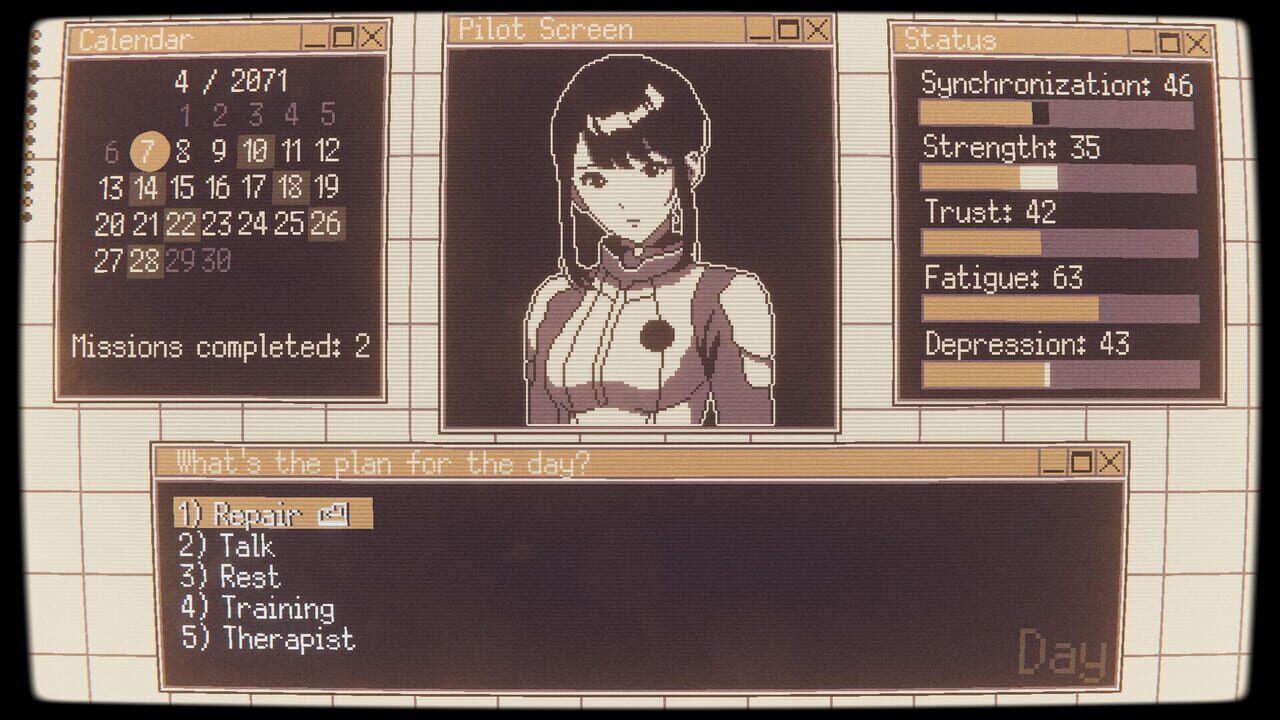1280x720 pixels.
Task: Minimize the day plan window
Action: (1056, 463)
